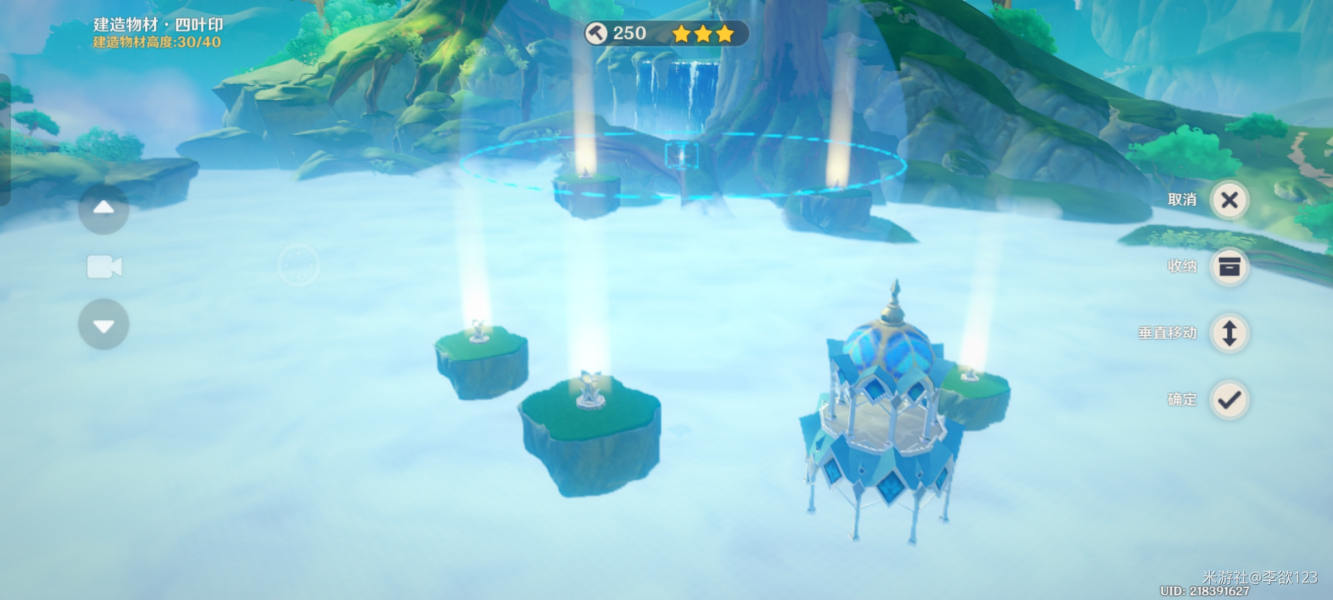Confirm placement with the 确定 checkmark
1333x600 pixels.
[1229, 400]
